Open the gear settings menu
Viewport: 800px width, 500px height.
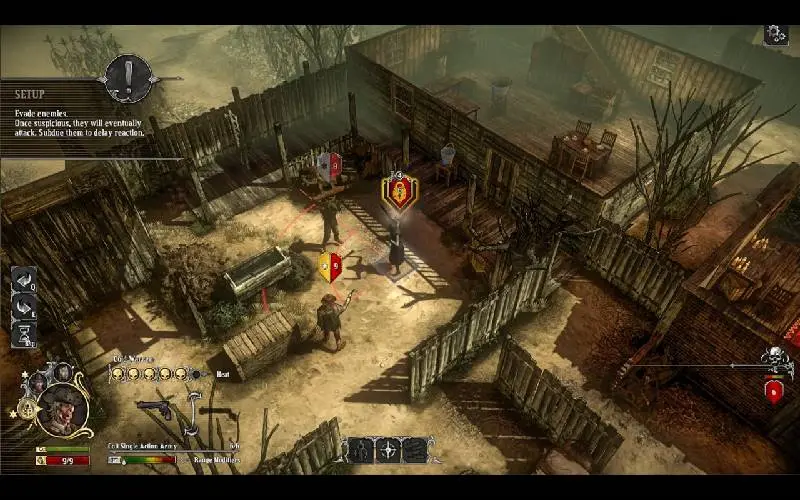776,35
